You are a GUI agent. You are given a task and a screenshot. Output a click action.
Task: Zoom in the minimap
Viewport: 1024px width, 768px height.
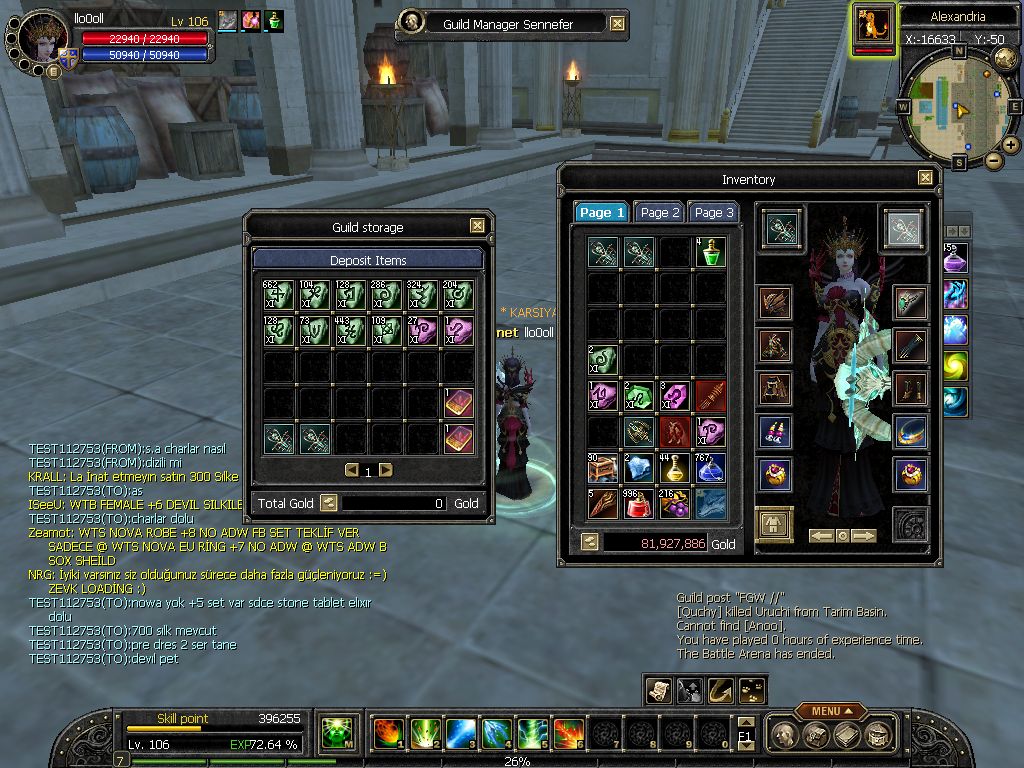click(1011, 145)
